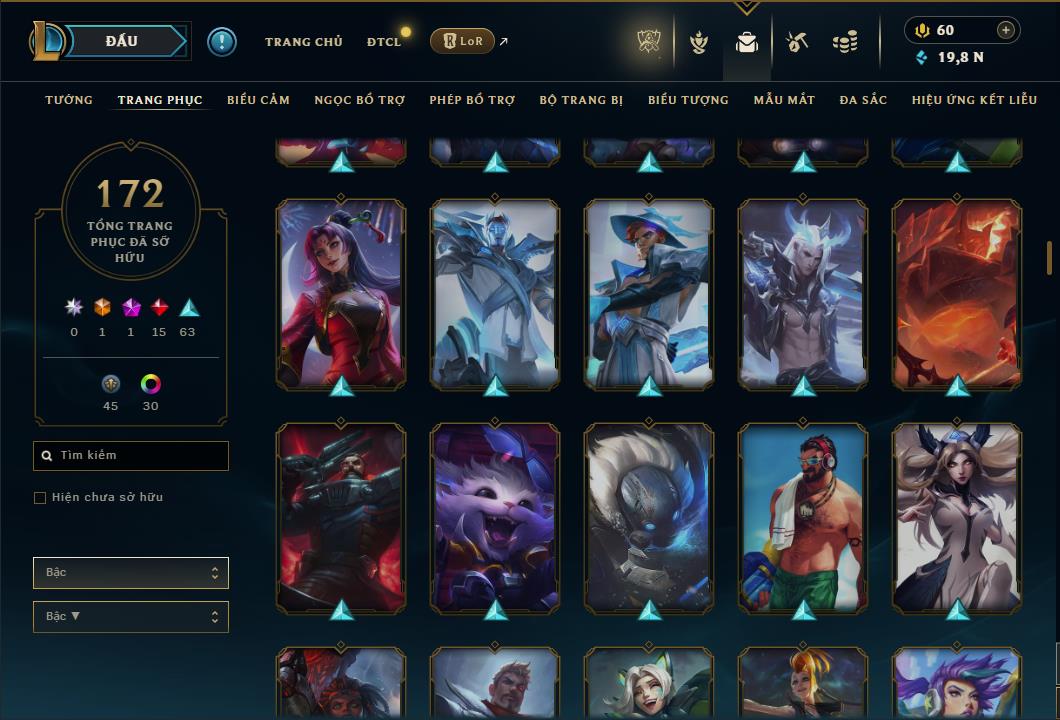Click the plus button to buy RP
Viewport: 1060px width, 720px height.
pyautogui.click(x=1006, y=30)
